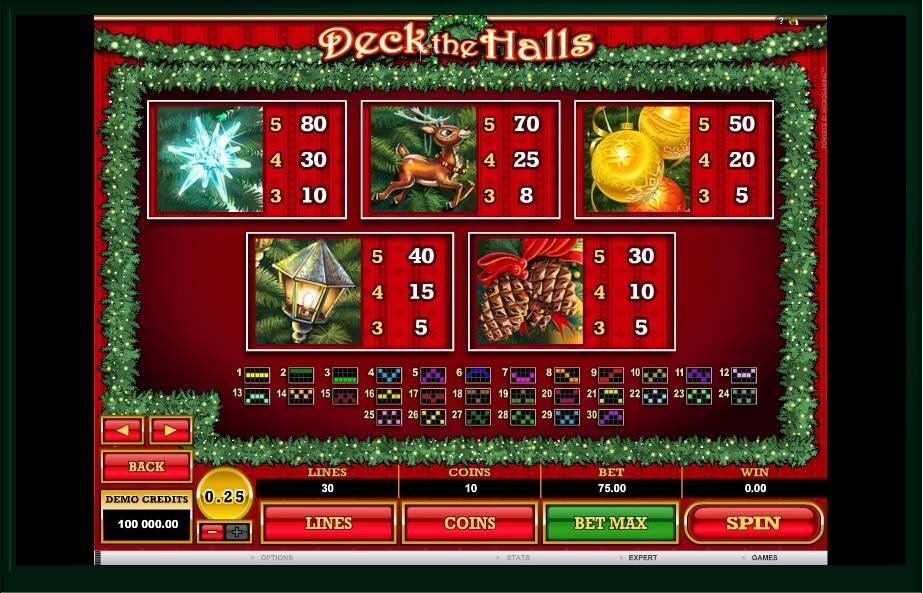This screenshot has height=593, width=923.
Task: Open the Options menu in the bottom bar
Action: (x=275, y=557)
